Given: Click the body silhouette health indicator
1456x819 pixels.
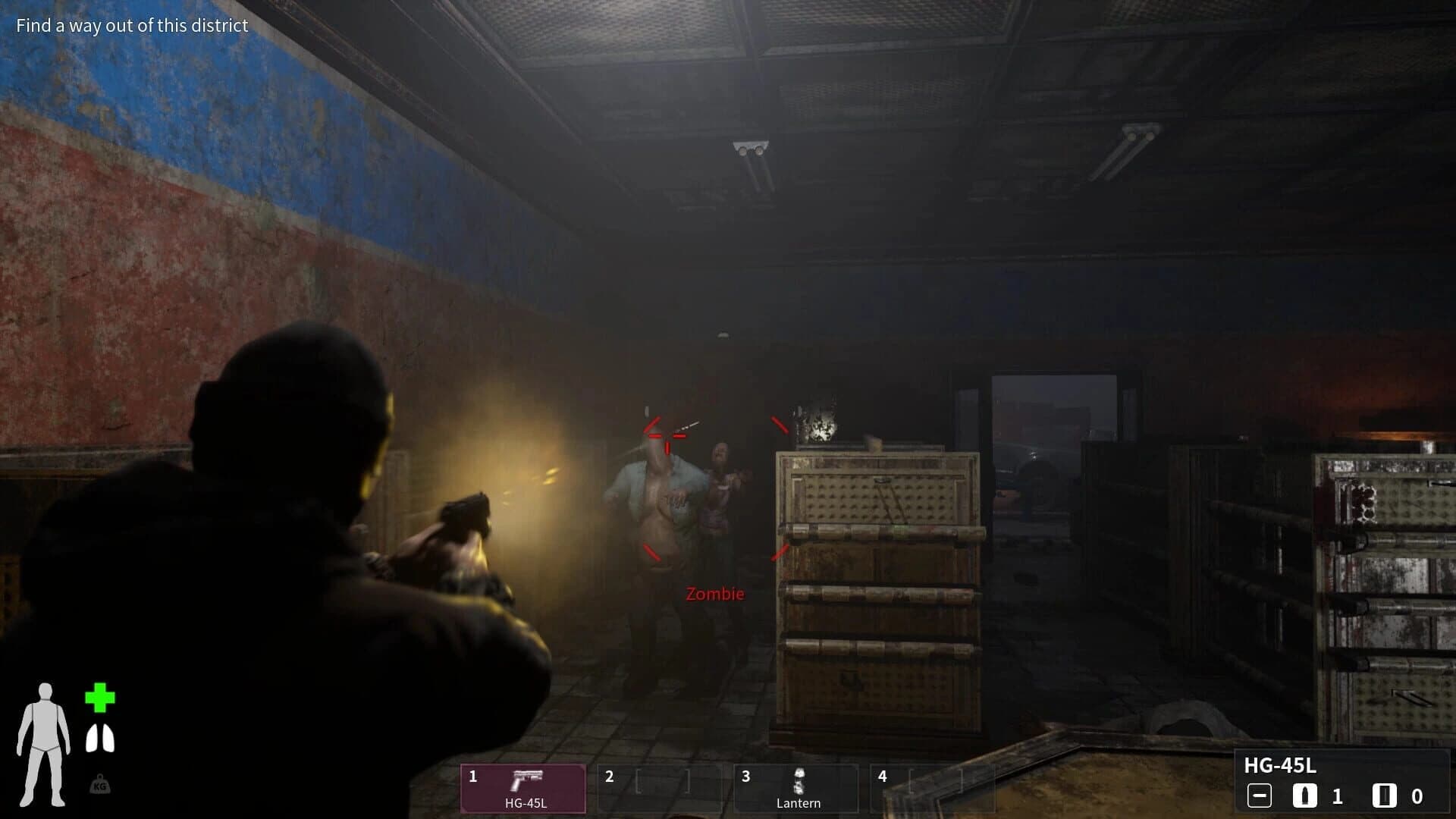Looking at the screenshot, I should [x=44, y=744].
